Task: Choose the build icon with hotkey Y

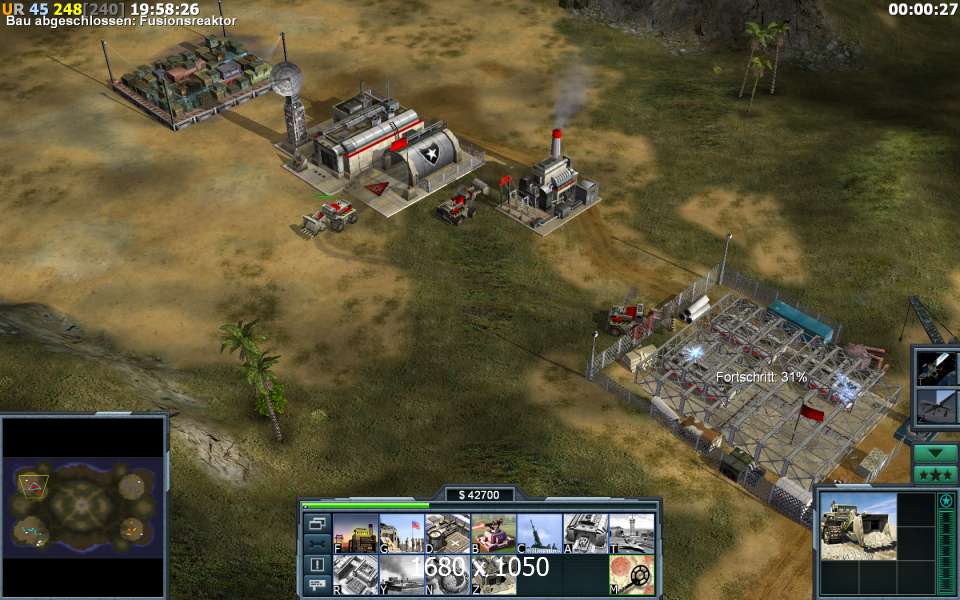Action: 401,575
